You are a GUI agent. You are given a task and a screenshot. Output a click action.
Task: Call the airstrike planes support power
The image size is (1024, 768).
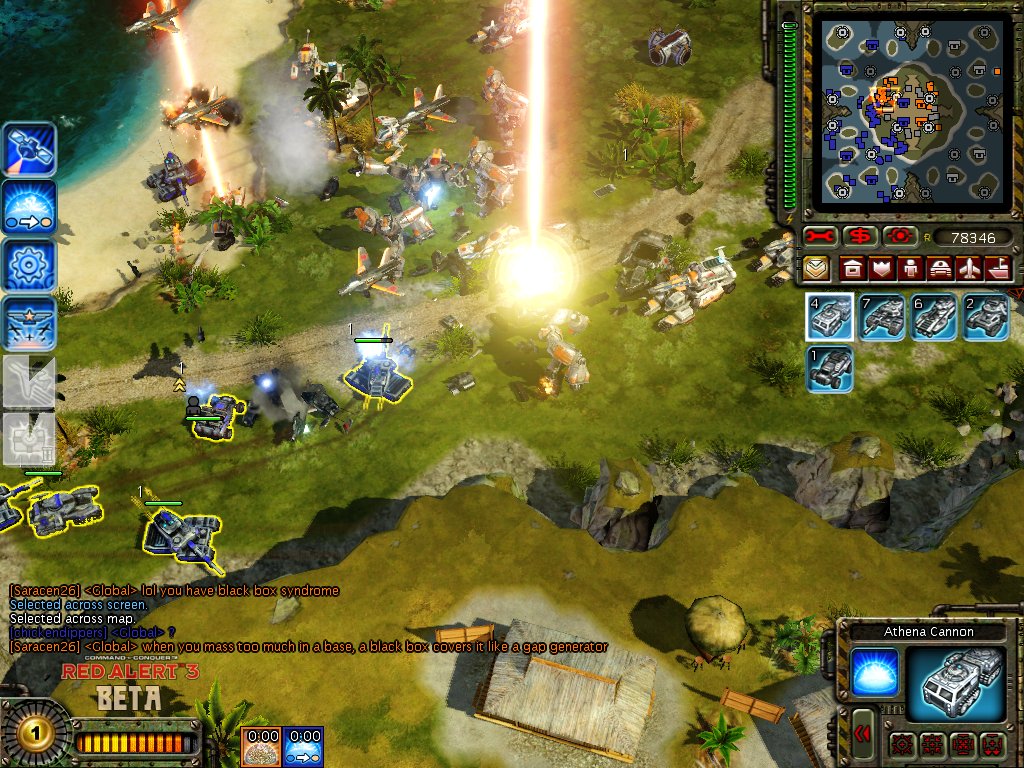point(28,324)
